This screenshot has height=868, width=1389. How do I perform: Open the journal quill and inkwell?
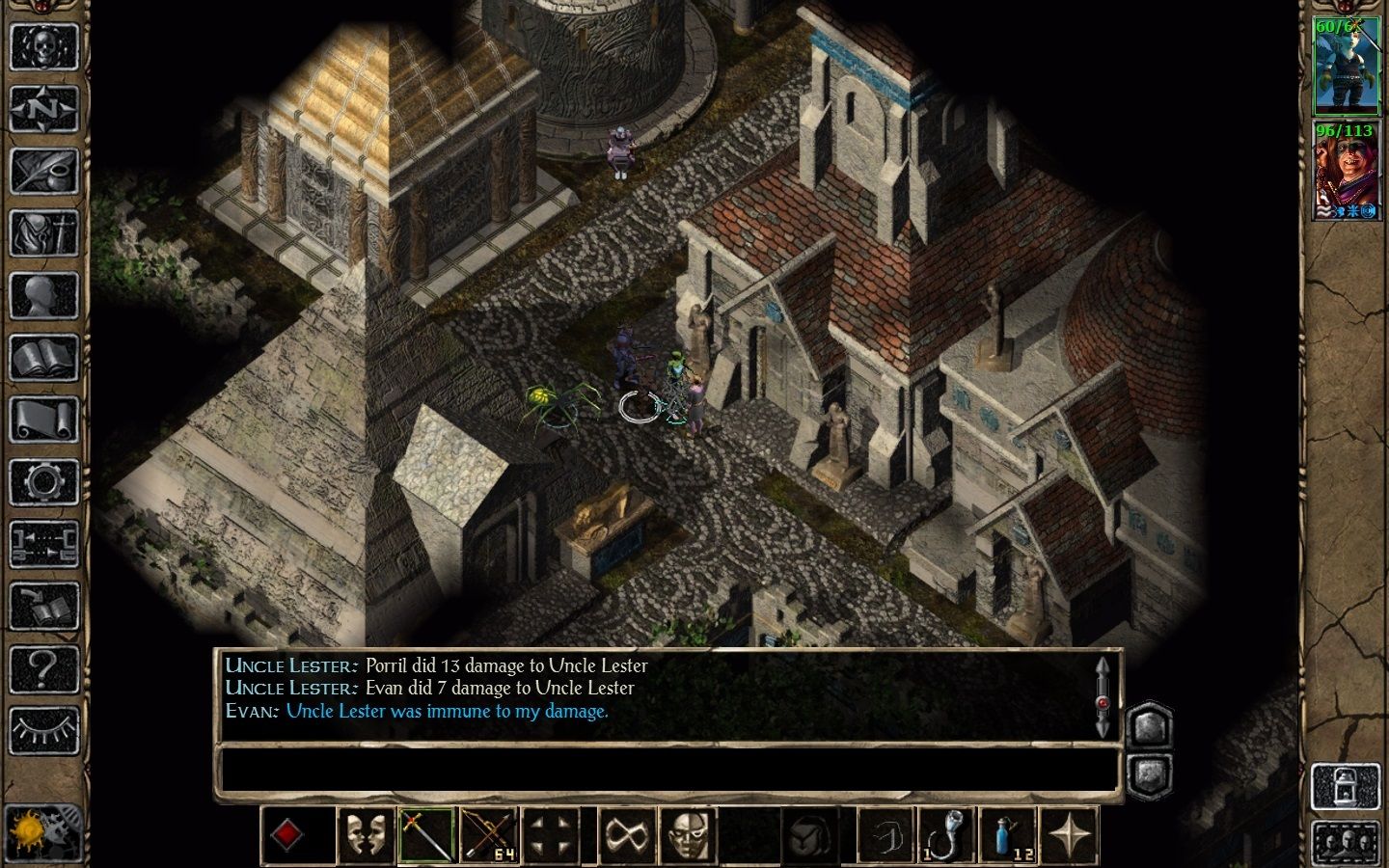[x=43, y=171]
